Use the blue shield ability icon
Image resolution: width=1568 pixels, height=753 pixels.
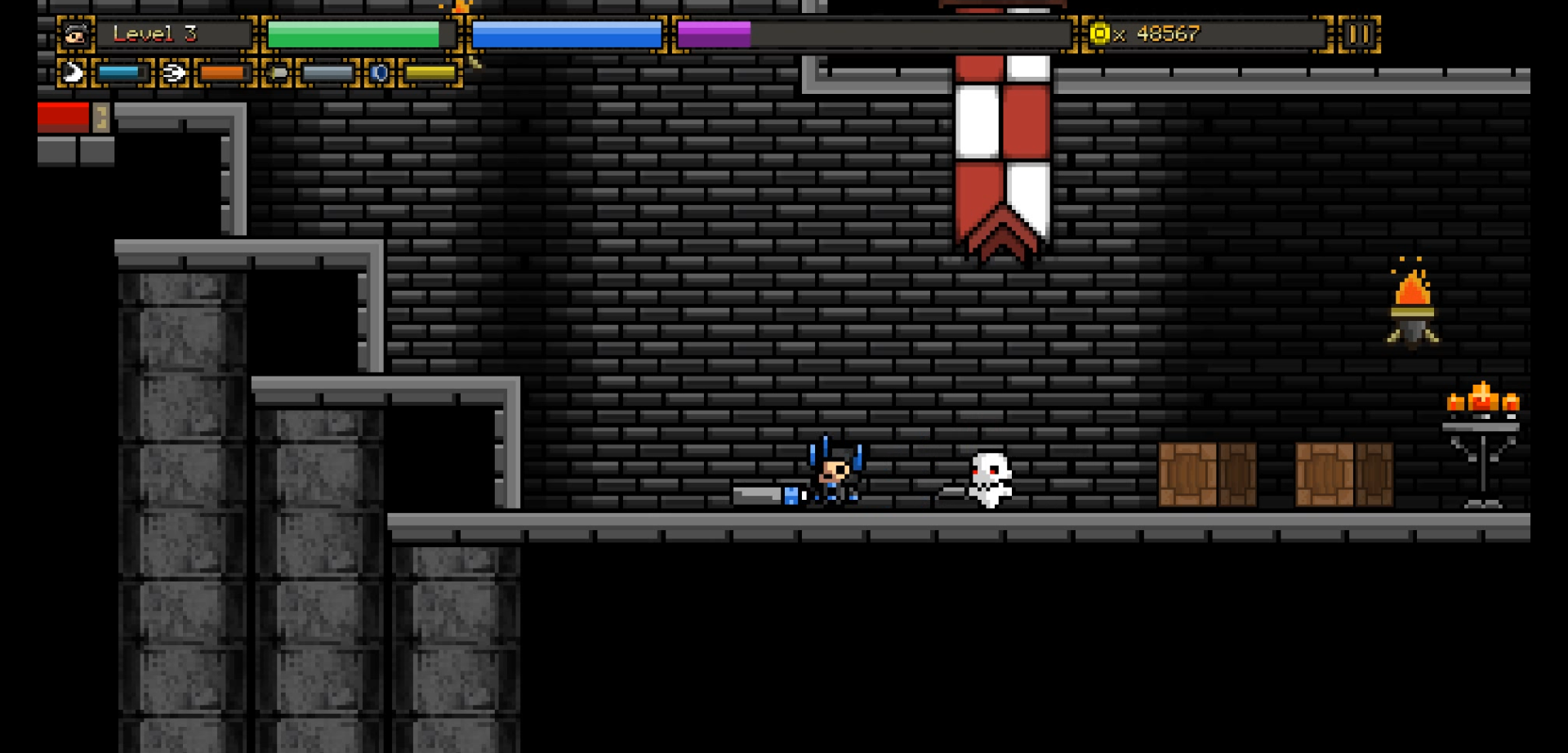pos(380,74)
